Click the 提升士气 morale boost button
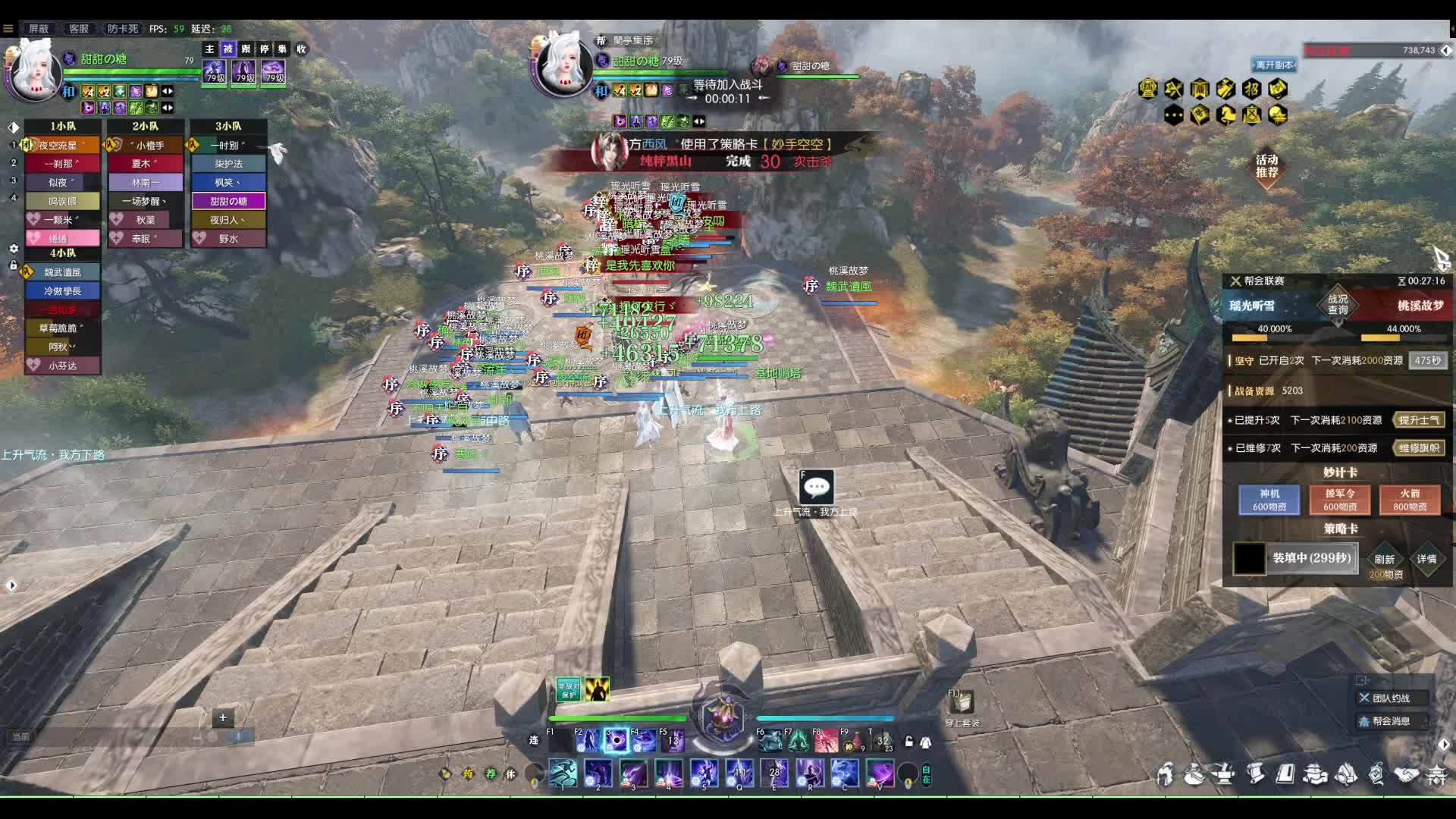This screenshot has width=1456, height=819. (1419, 420)
